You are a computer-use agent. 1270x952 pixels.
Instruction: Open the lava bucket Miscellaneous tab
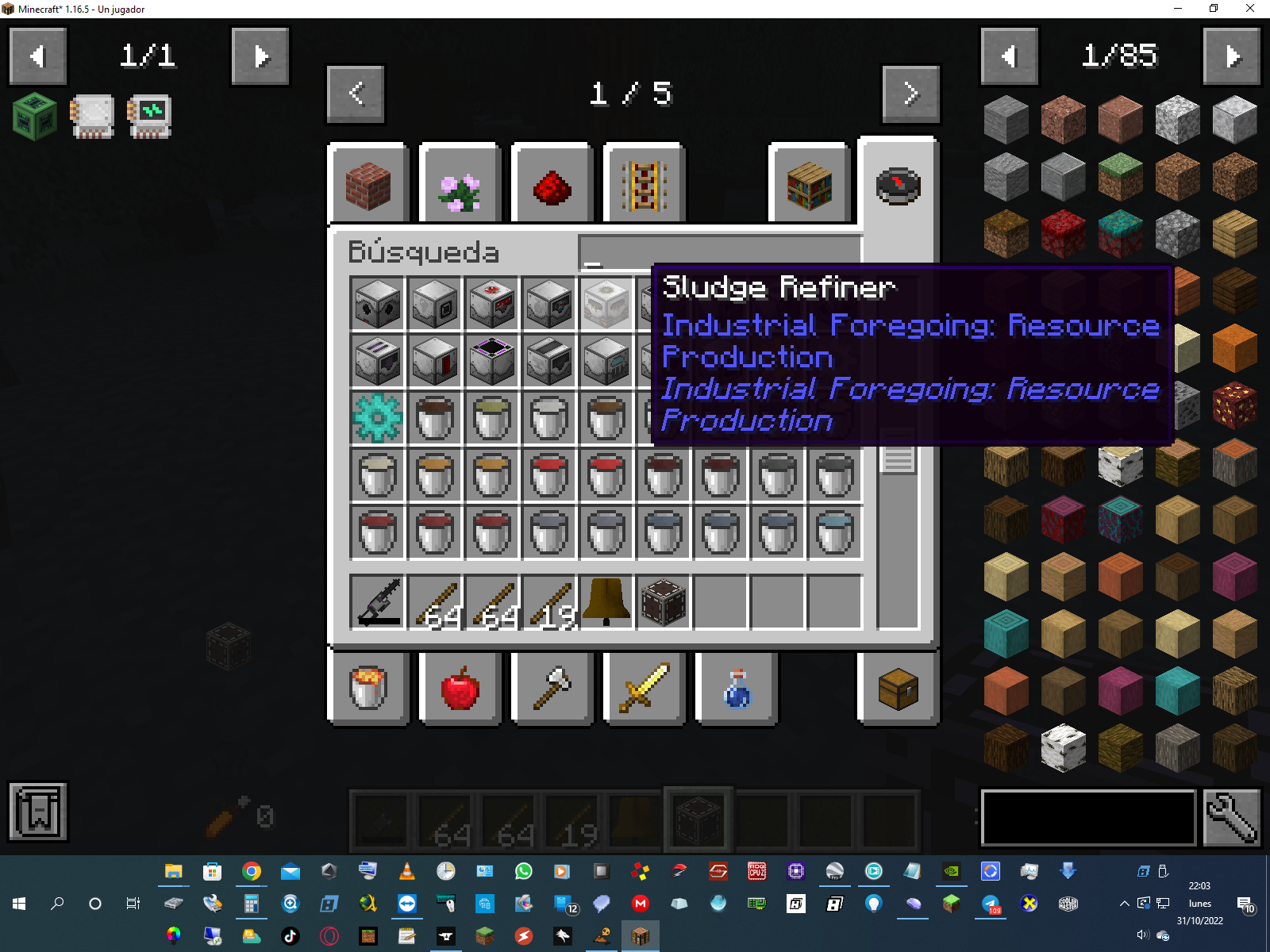click(x=368, y=687)
